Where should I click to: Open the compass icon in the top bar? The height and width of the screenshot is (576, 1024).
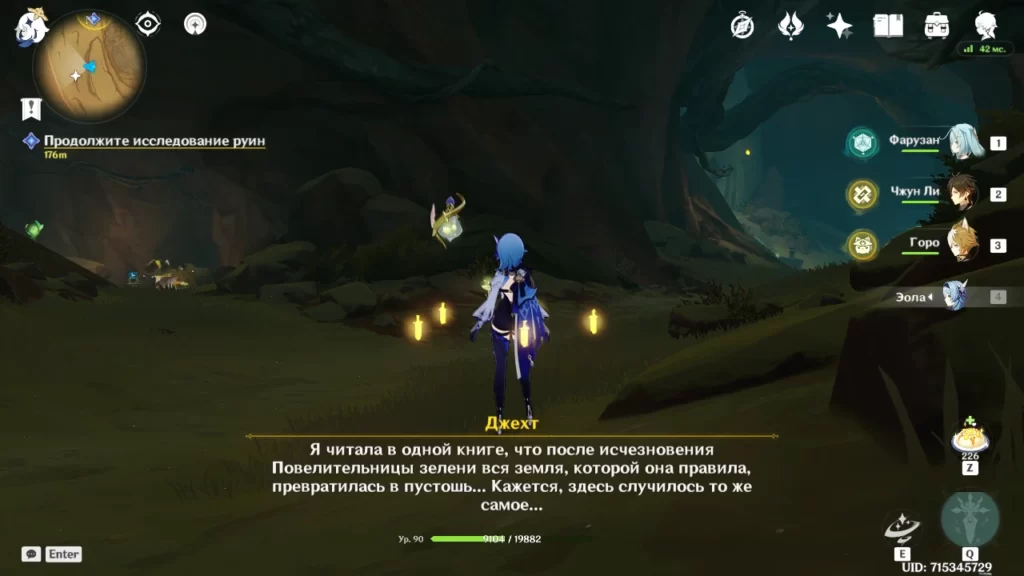click(x=742, y=26)
